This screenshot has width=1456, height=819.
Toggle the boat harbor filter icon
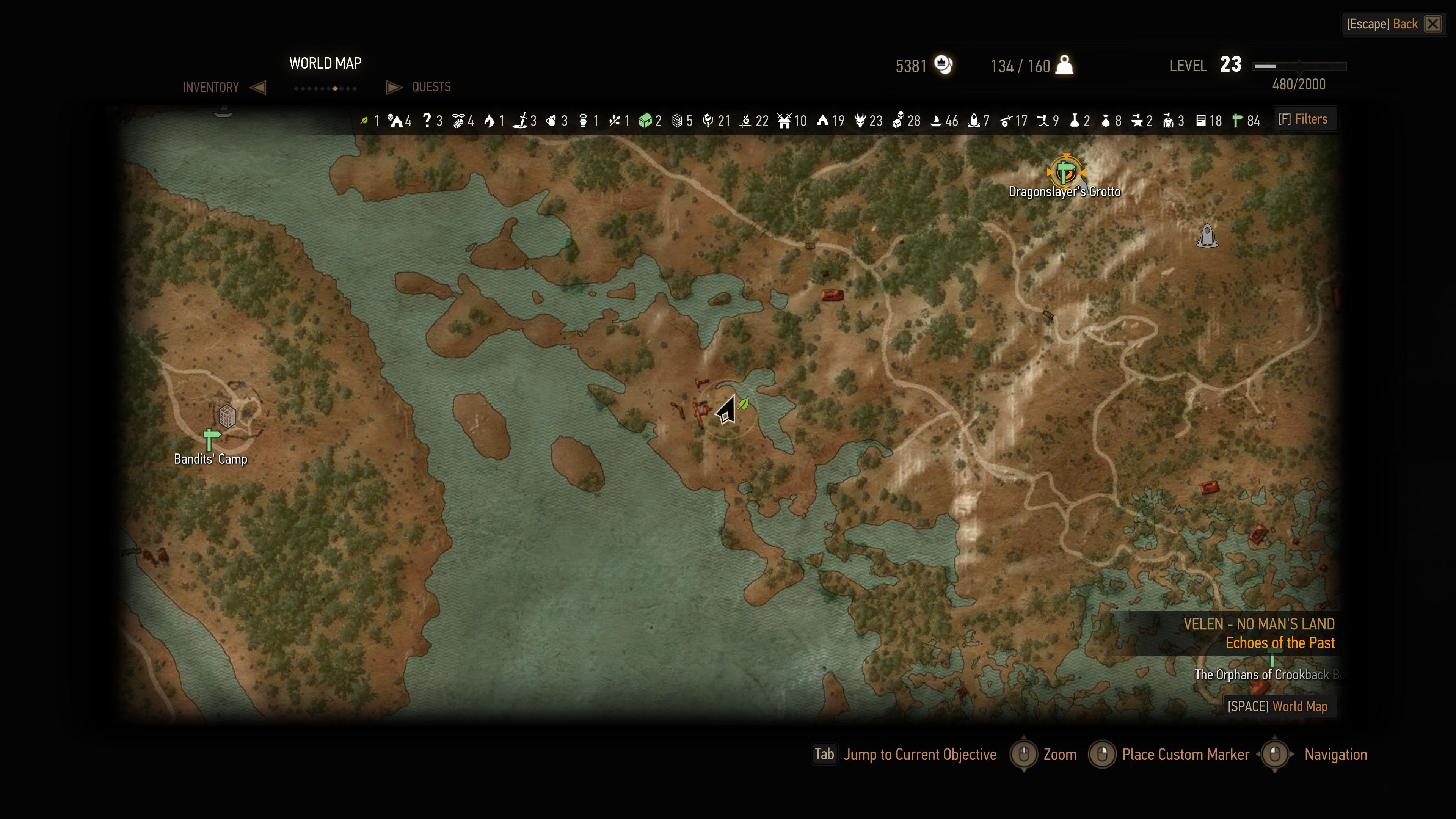[x=936, y=121]
